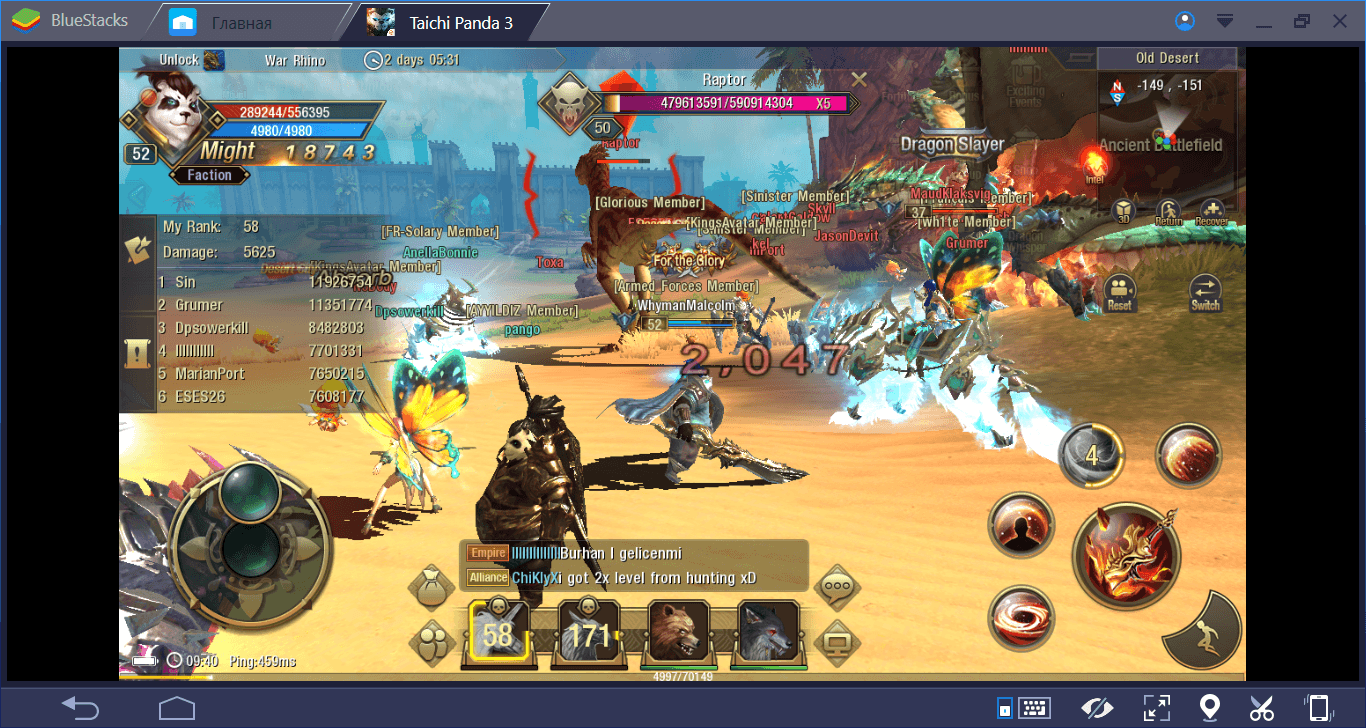This screenshot has height=728, width=1366.
Task: Toggle the 3D camera view button
Action: (x=1124, y=212)
